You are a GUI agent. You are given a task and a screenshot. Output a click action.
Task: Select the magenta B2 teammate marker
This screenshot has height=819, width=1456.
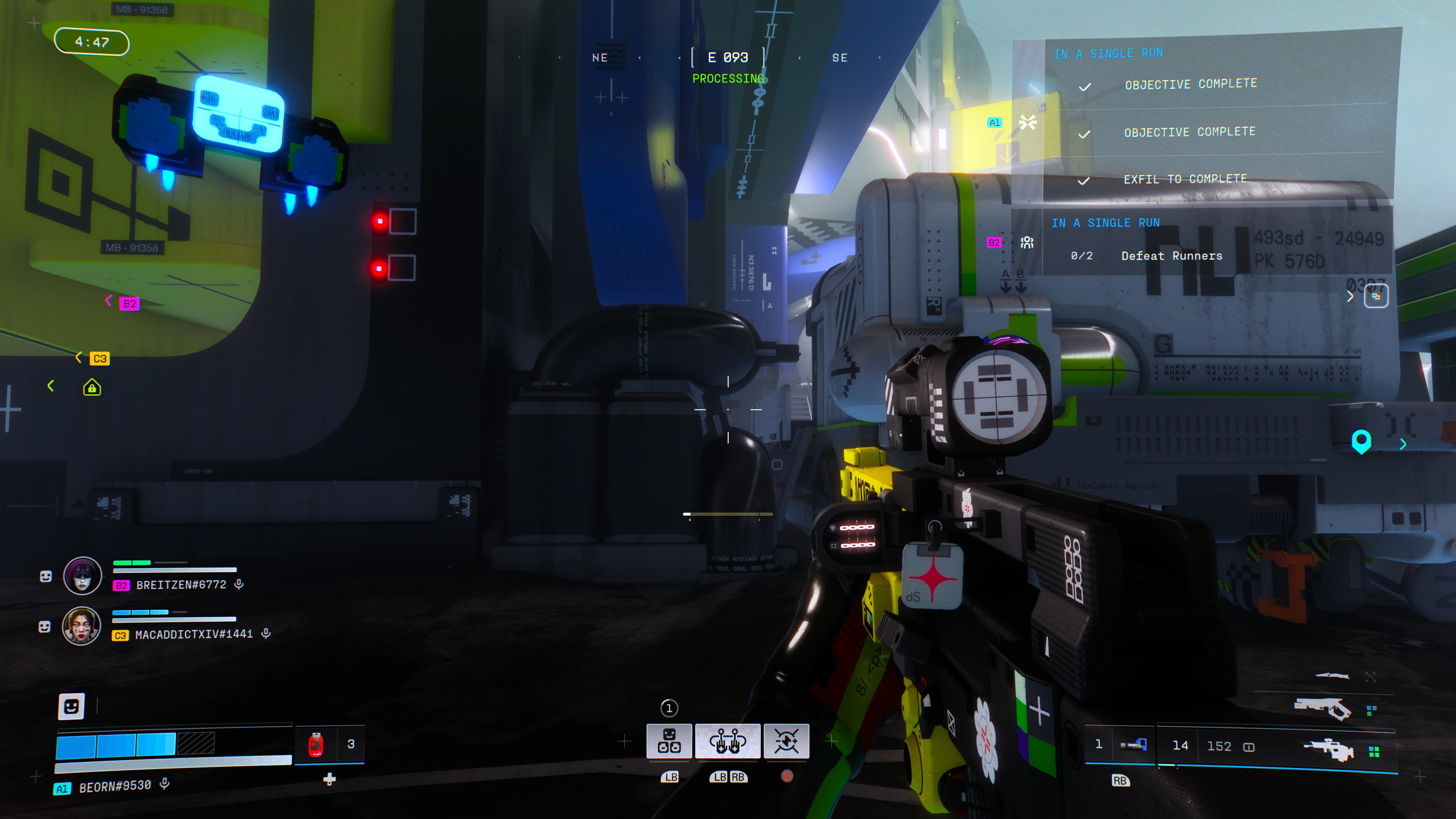[x=129, y=304]
